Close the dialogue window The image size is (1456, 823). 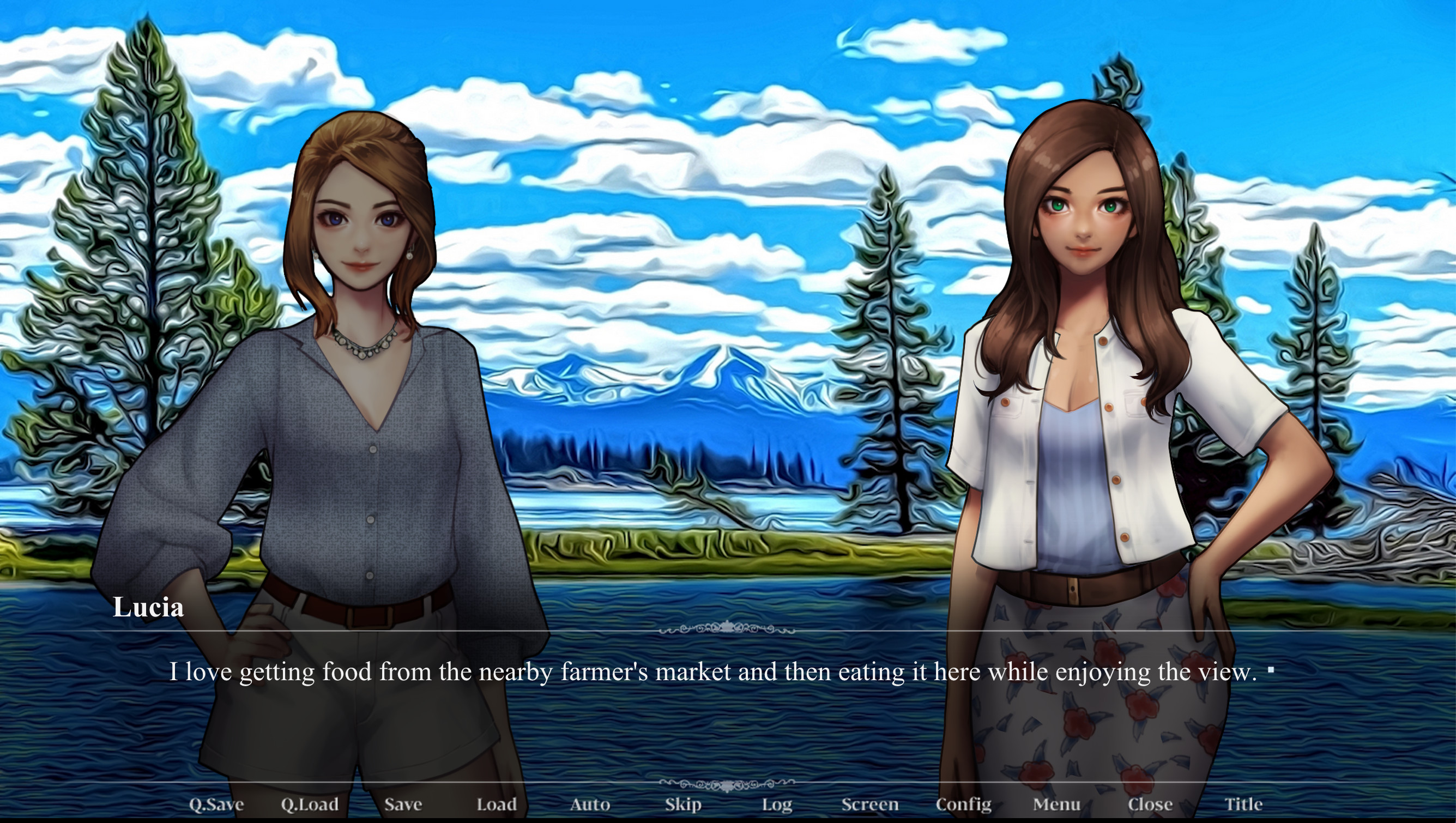click(x=1150, y=803)
